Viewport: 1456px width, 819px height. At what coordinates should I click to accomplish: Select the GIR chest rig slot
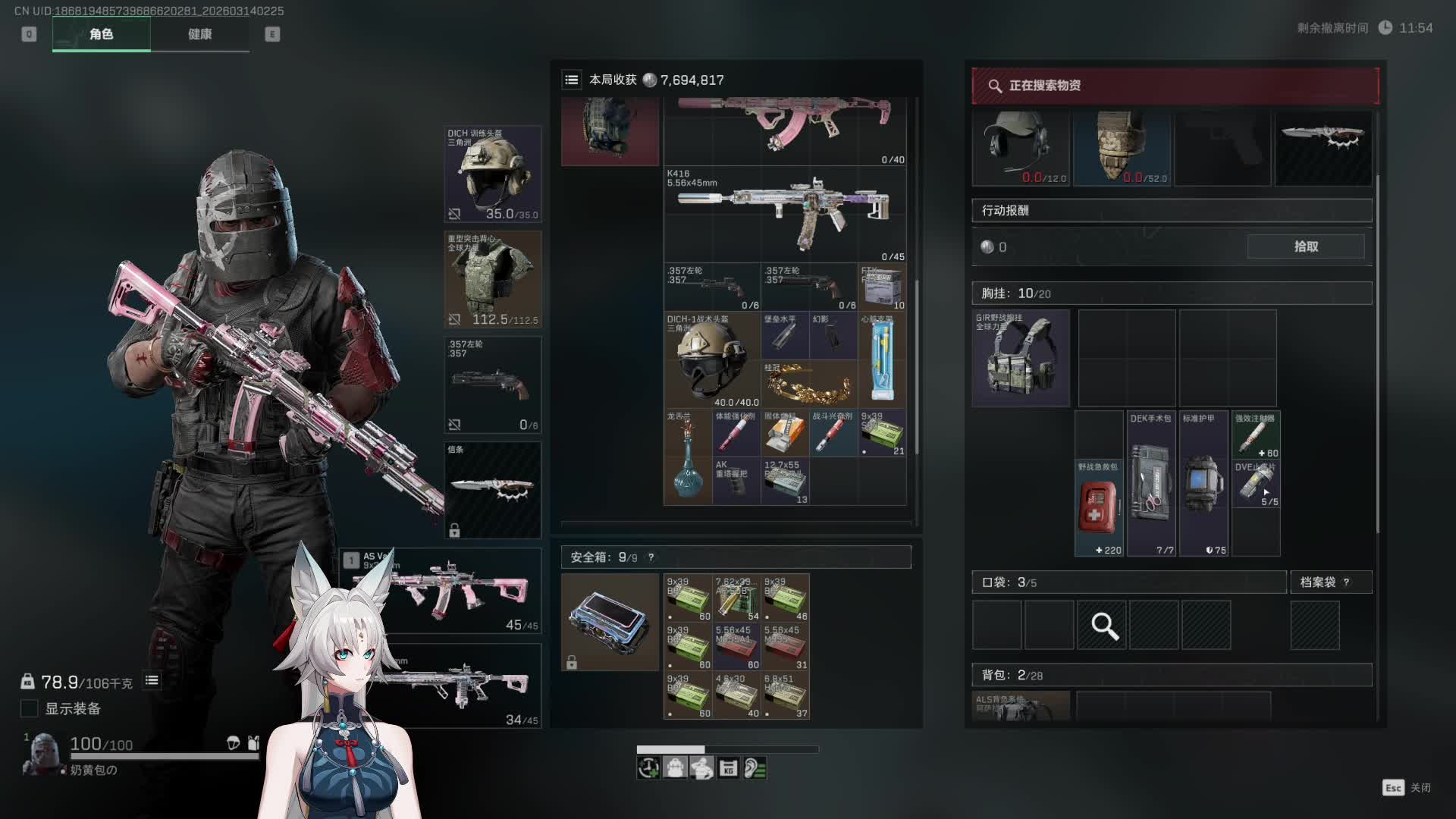click(1021, 358)
